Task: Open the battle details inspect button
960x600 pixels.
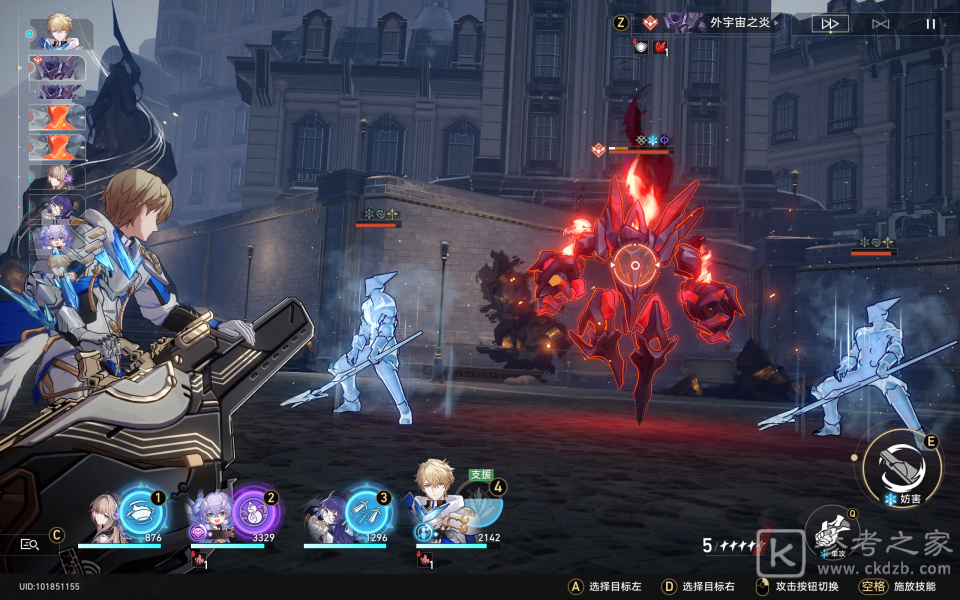Action: click(x=30, y=544)
